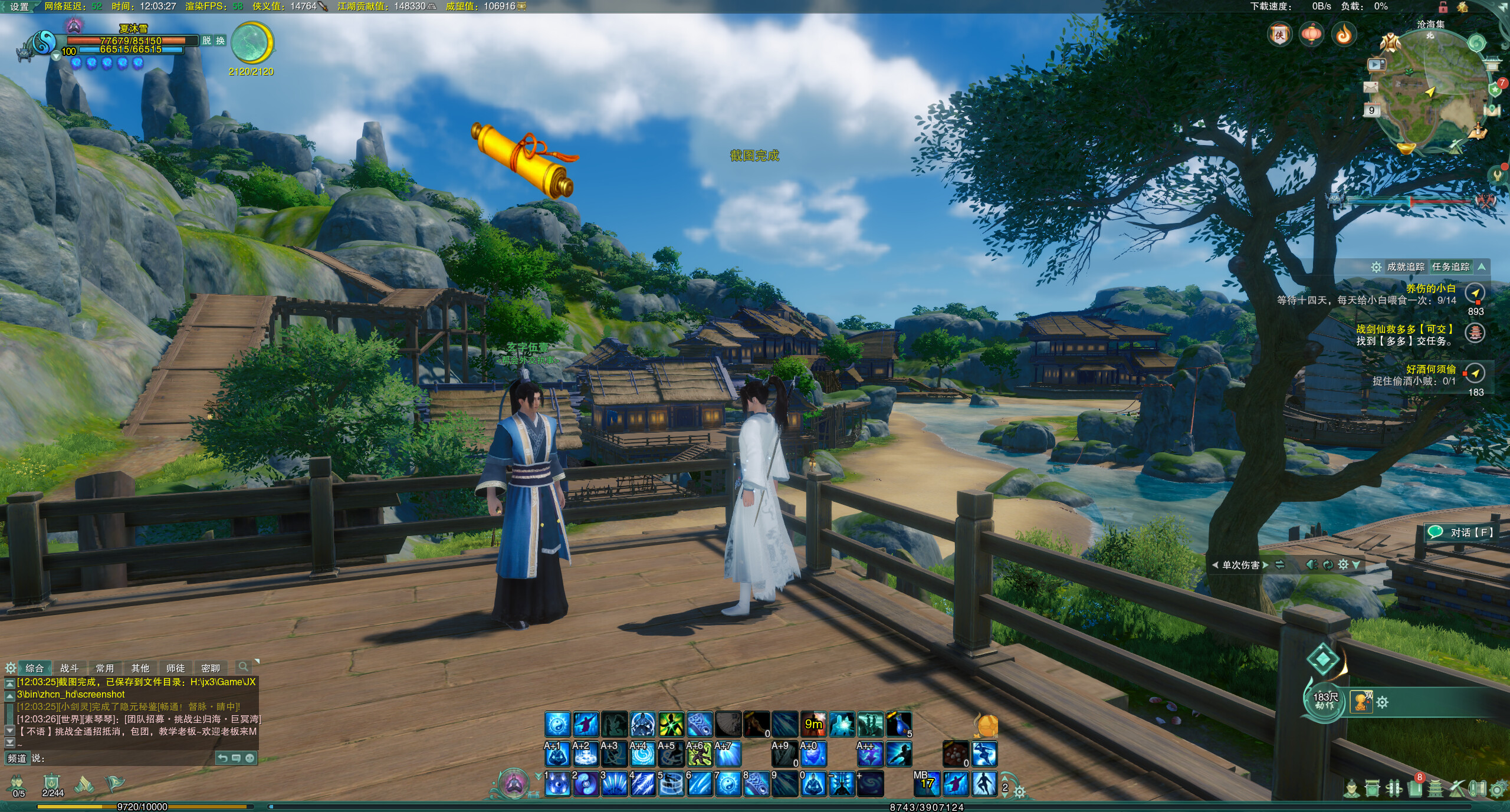Viewport: 1510px width, 812px height.
Task: Open the 设置 settings menu
Action: click(x=19, y=6)
